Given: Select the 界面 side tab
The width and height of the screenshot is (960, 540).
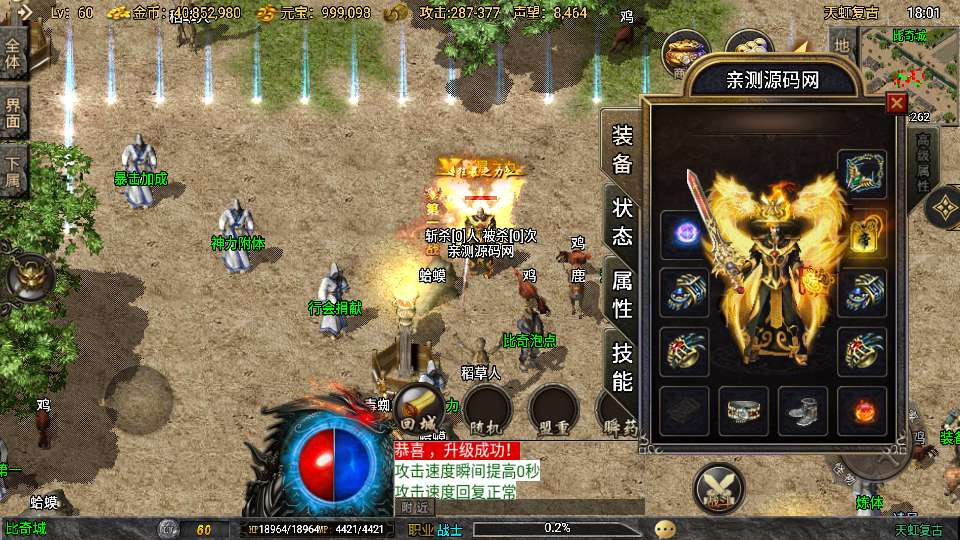Looking at the screenshot, I should click(x=13, y=110).
